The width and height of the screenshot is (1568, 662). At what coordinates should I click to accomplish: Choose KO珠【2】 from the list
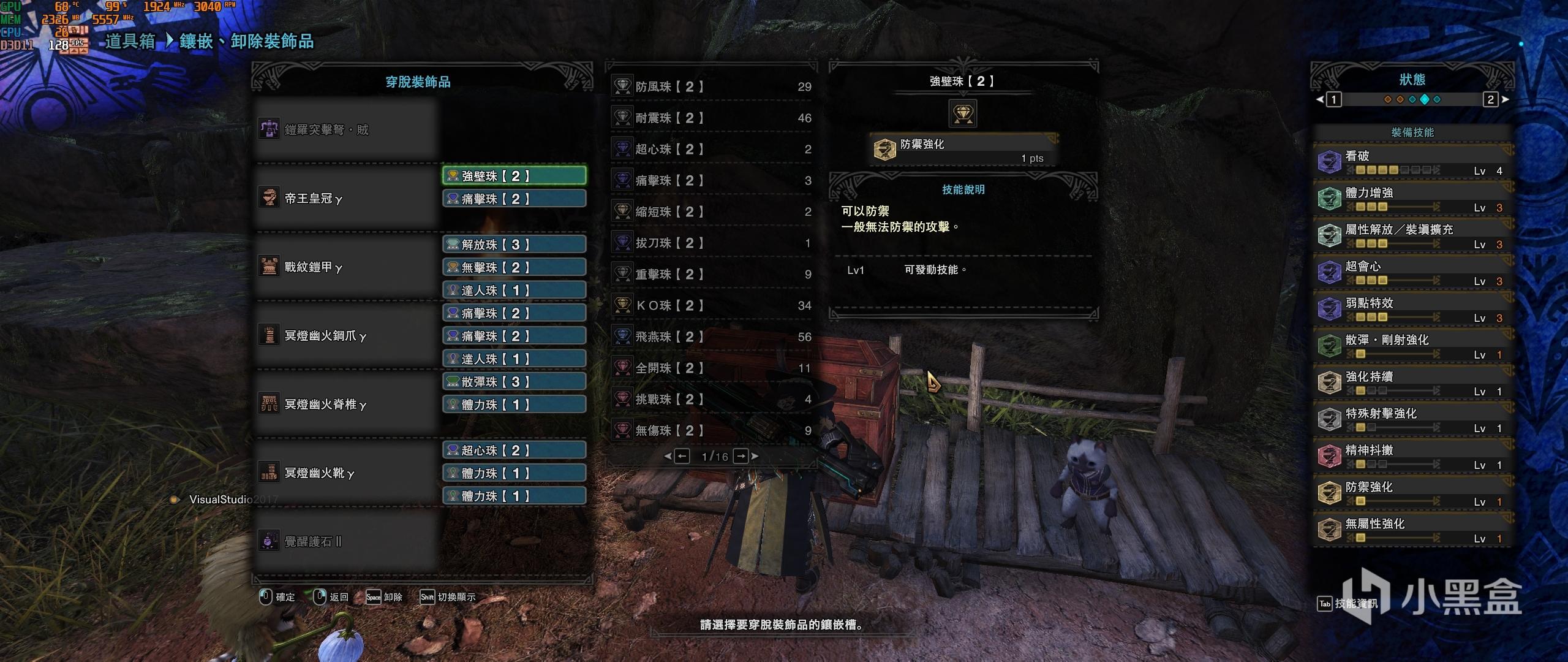(x=711, y=305)
